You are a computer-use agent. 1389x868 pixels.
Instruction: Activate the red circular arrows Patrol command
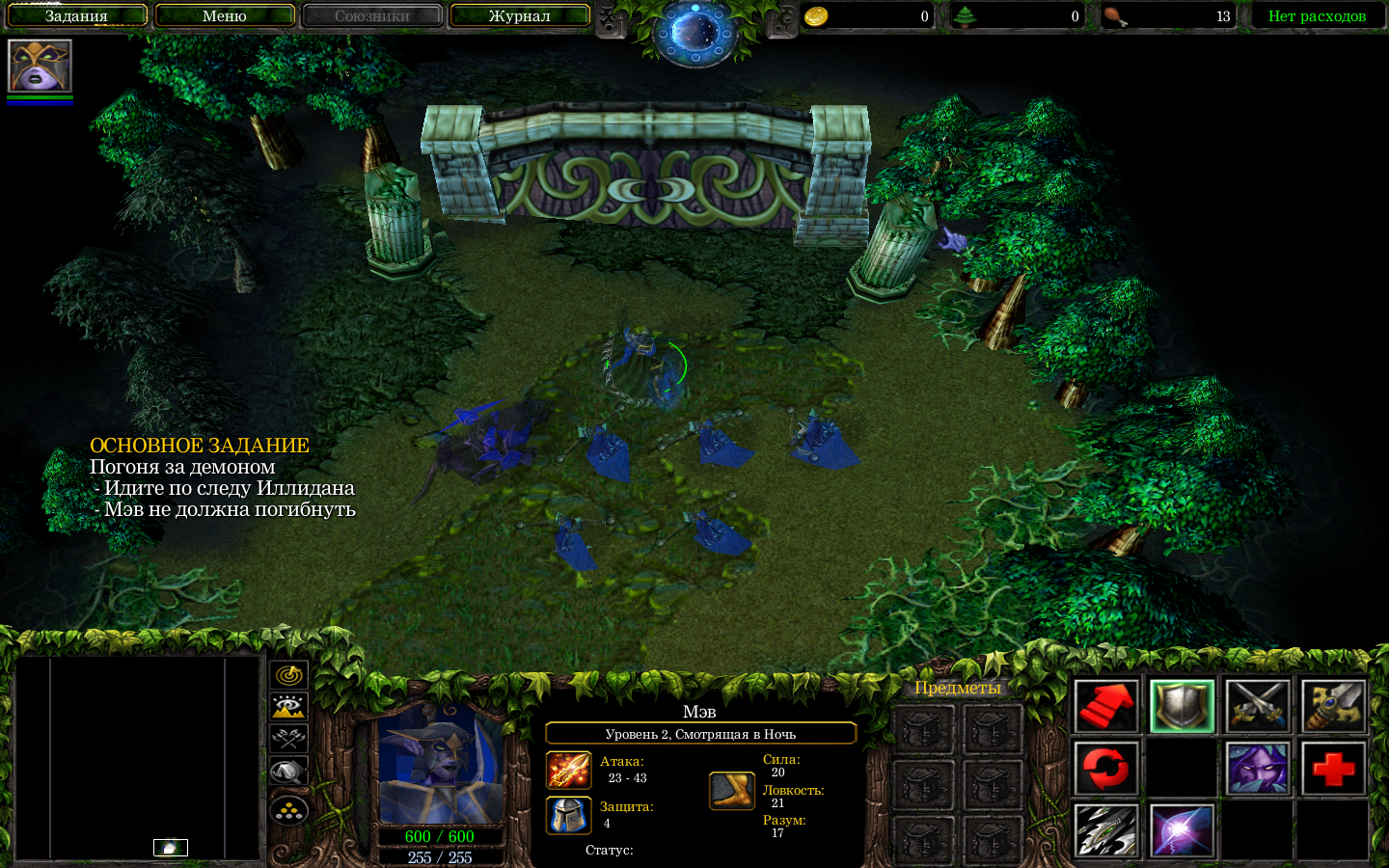[1106, 769]
